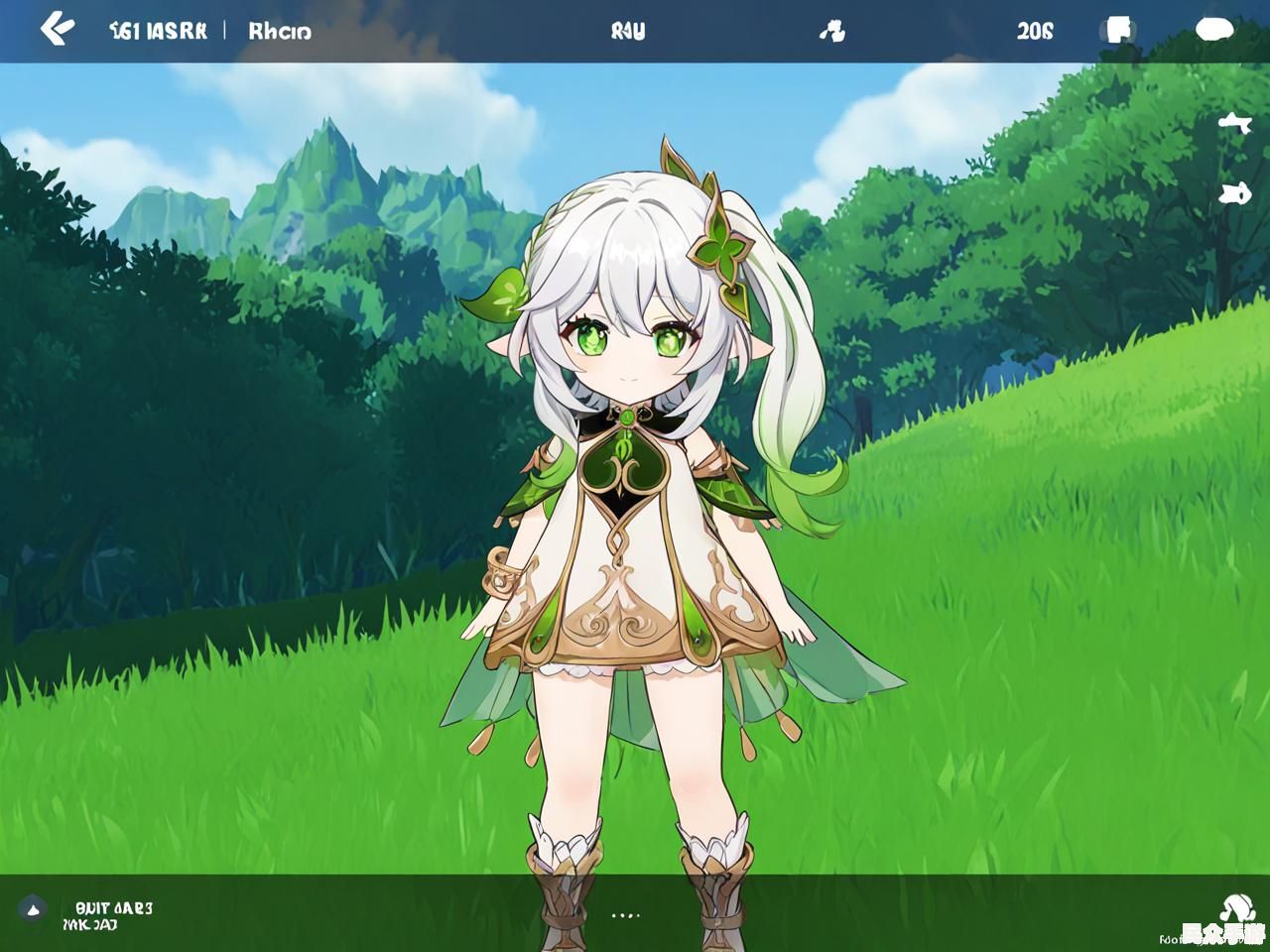
Task: Click the small white figure icon in top bar
Action: 831,32
